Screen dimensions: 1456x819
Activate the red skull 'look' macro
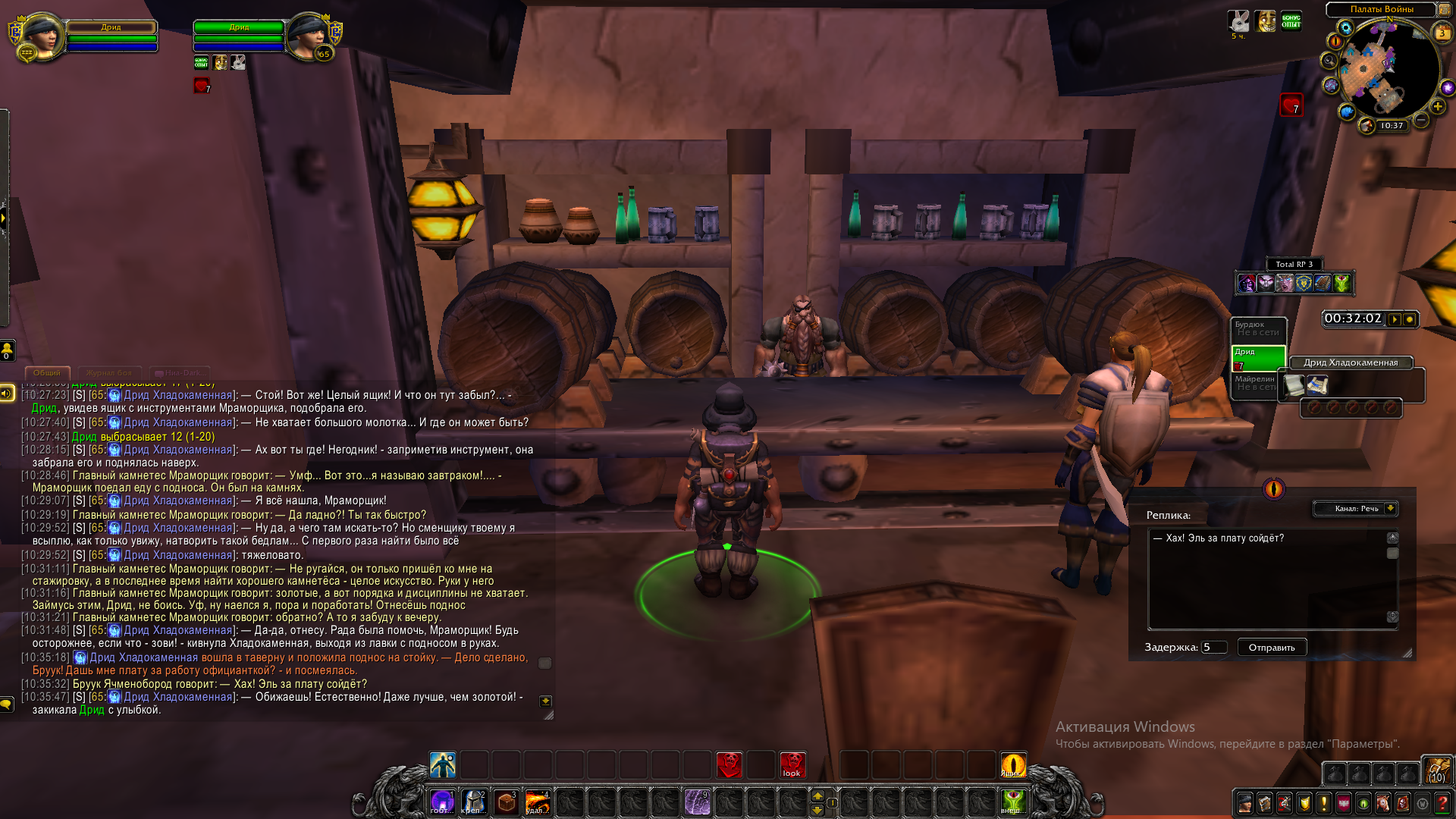click(792, 764)
